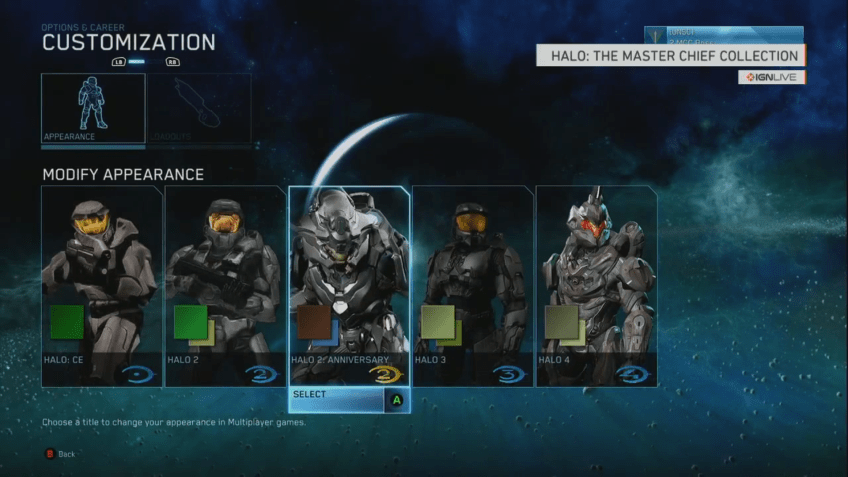Select the Halo 4 armor tile
Image resolution: width=848 pixels, height=477 pixels.
(x=596, y=286)
